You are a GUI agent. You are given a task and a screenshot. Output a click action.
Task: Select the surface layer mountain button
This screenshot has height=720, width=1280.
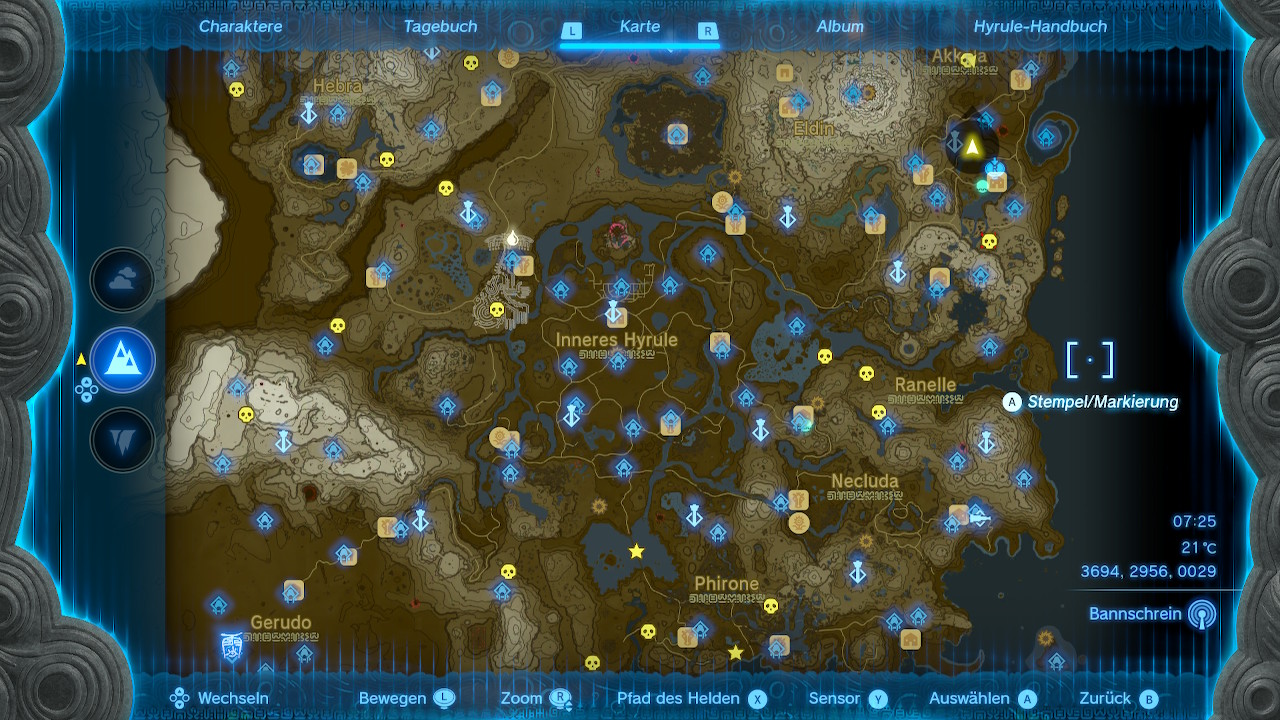[x=123, y=360]
